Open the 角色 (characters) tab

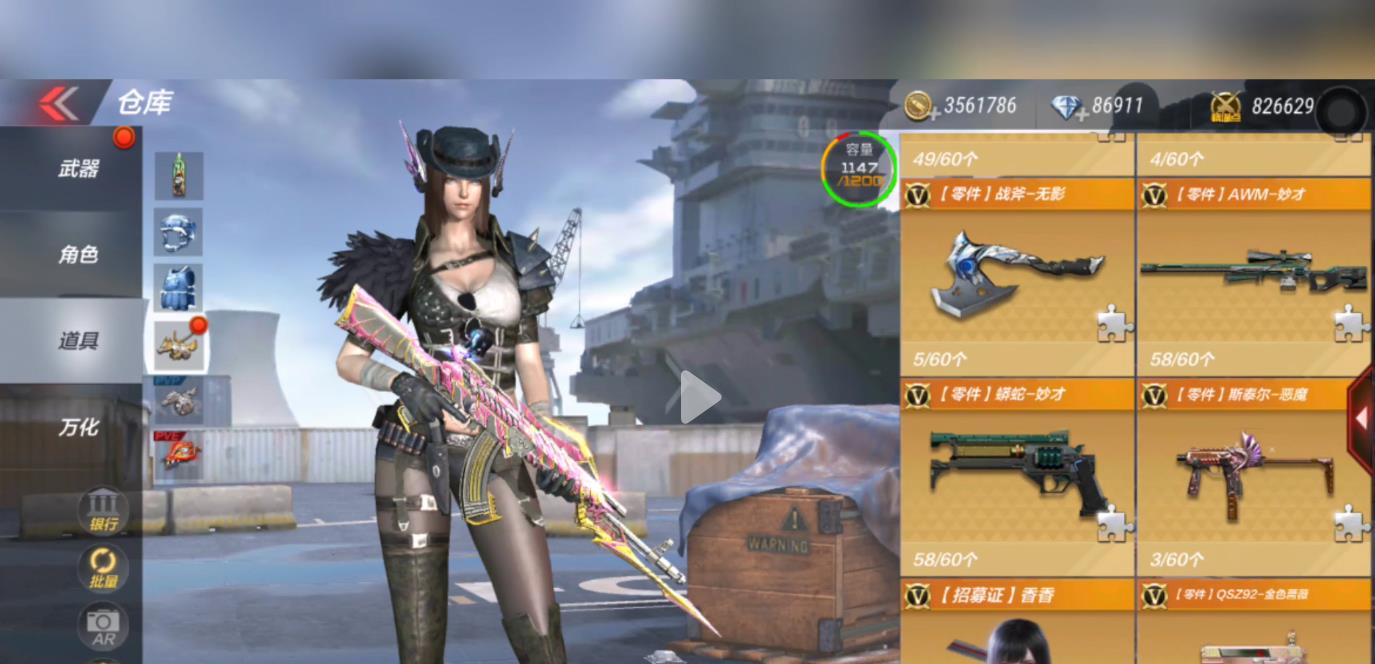(78, 255)
